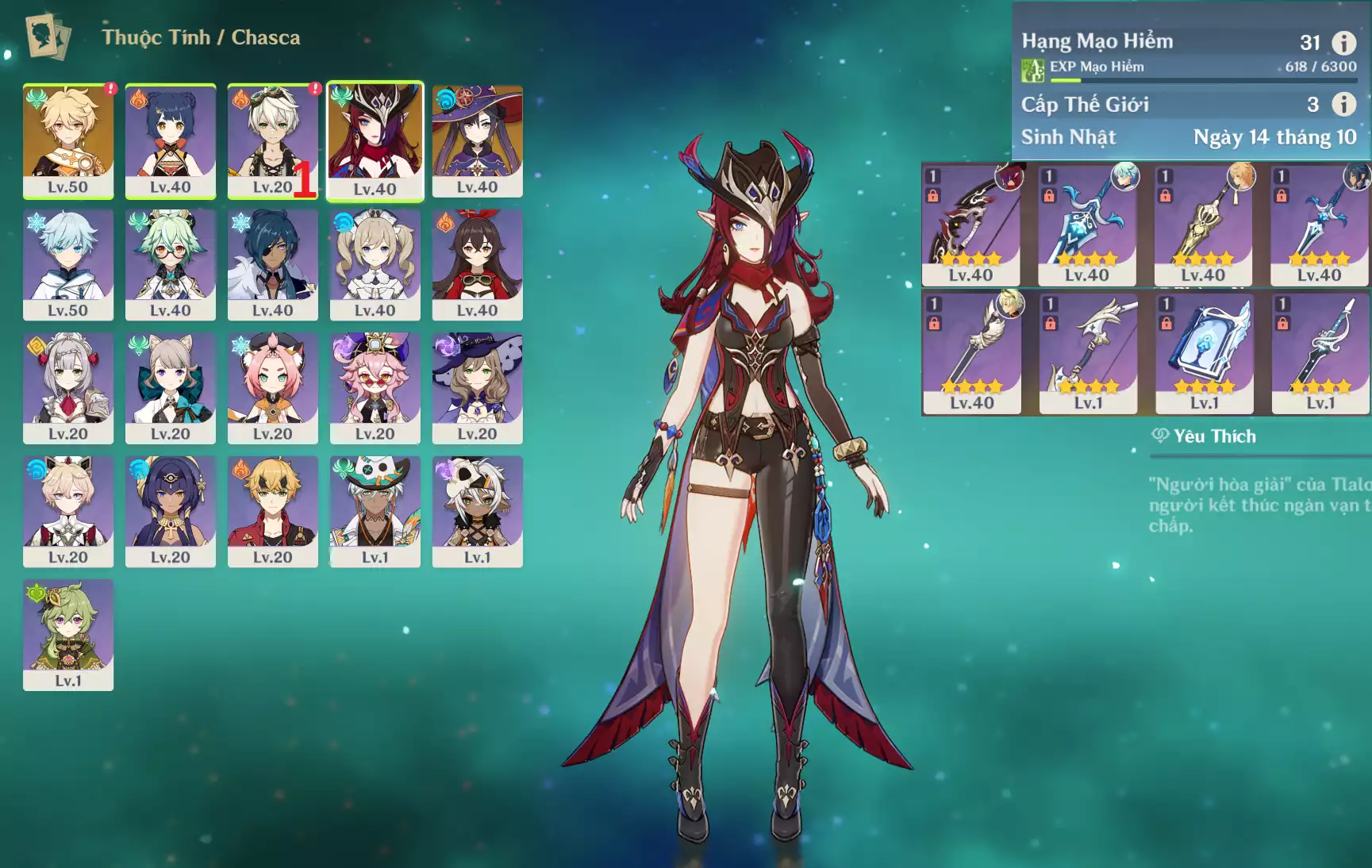Screen dimensions: 1372x868
Task: Select Kaeya's portrait
Action: point(272,263)
